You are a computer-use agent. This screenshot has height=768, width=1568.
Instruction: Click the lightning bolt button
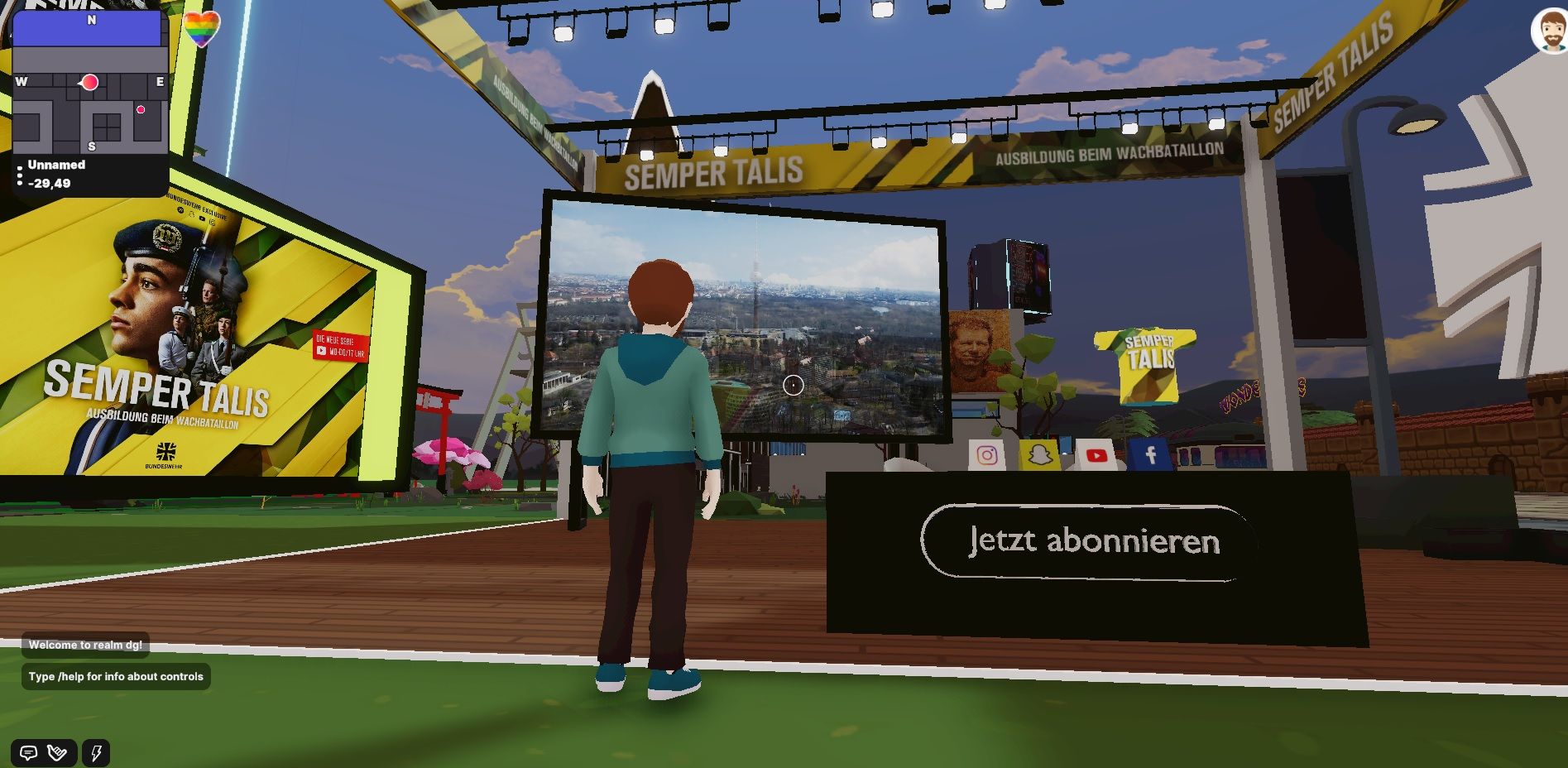coord(96,753)
